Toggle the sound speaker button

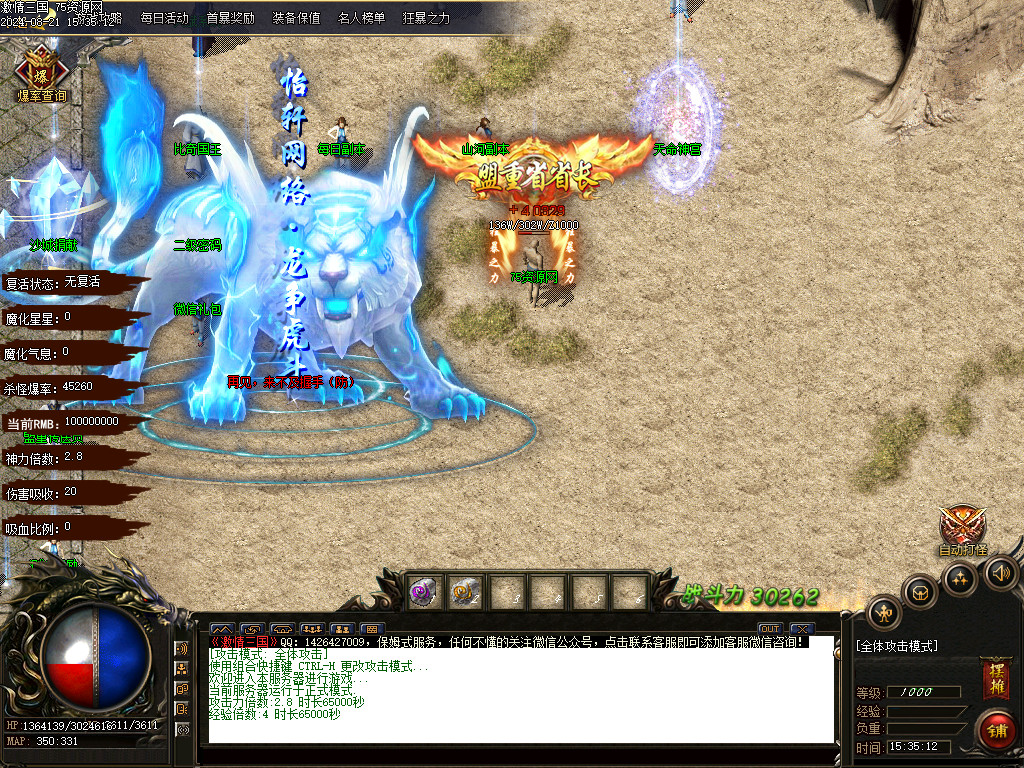coord(1001,572)
